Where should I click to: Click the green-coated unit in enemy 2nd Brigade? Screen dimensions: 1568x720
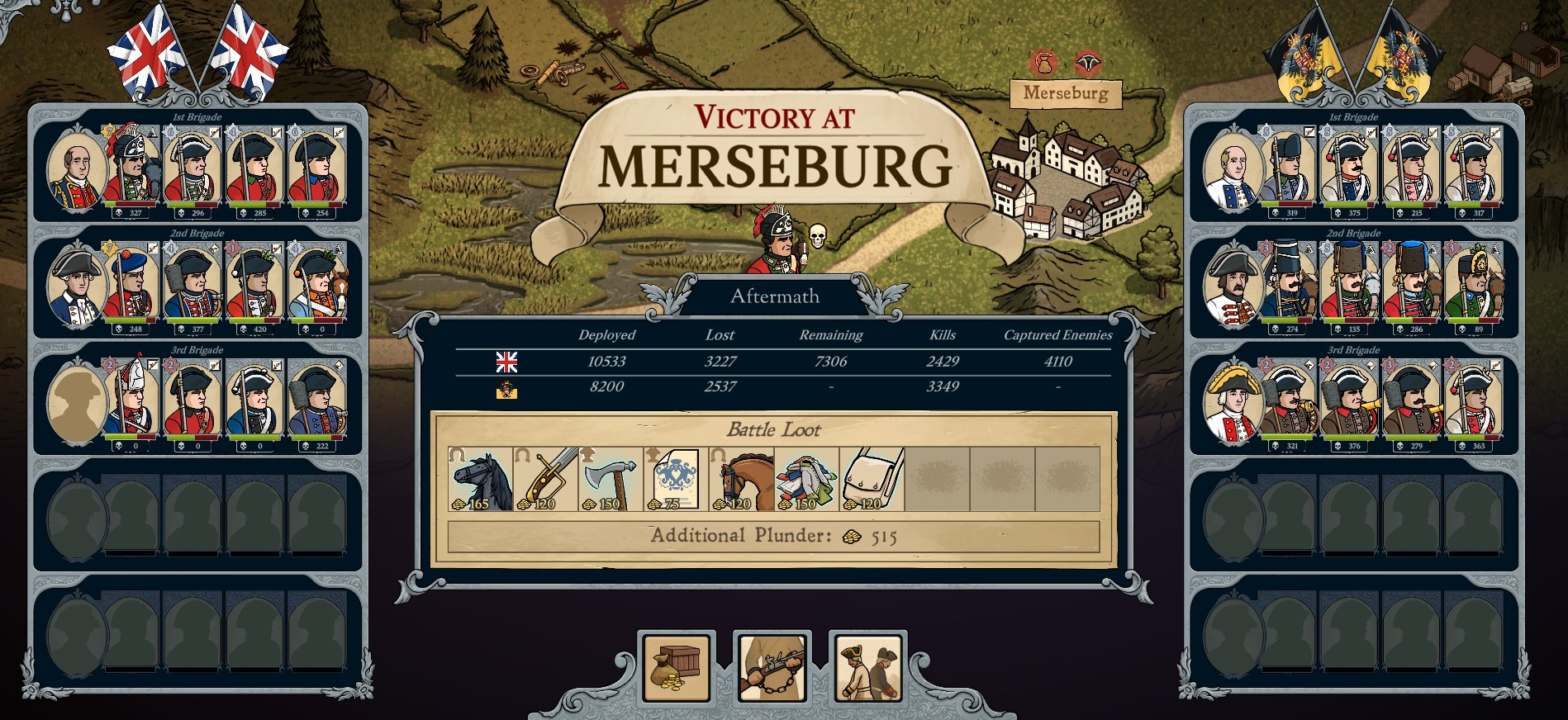[x=1474, y=285]
